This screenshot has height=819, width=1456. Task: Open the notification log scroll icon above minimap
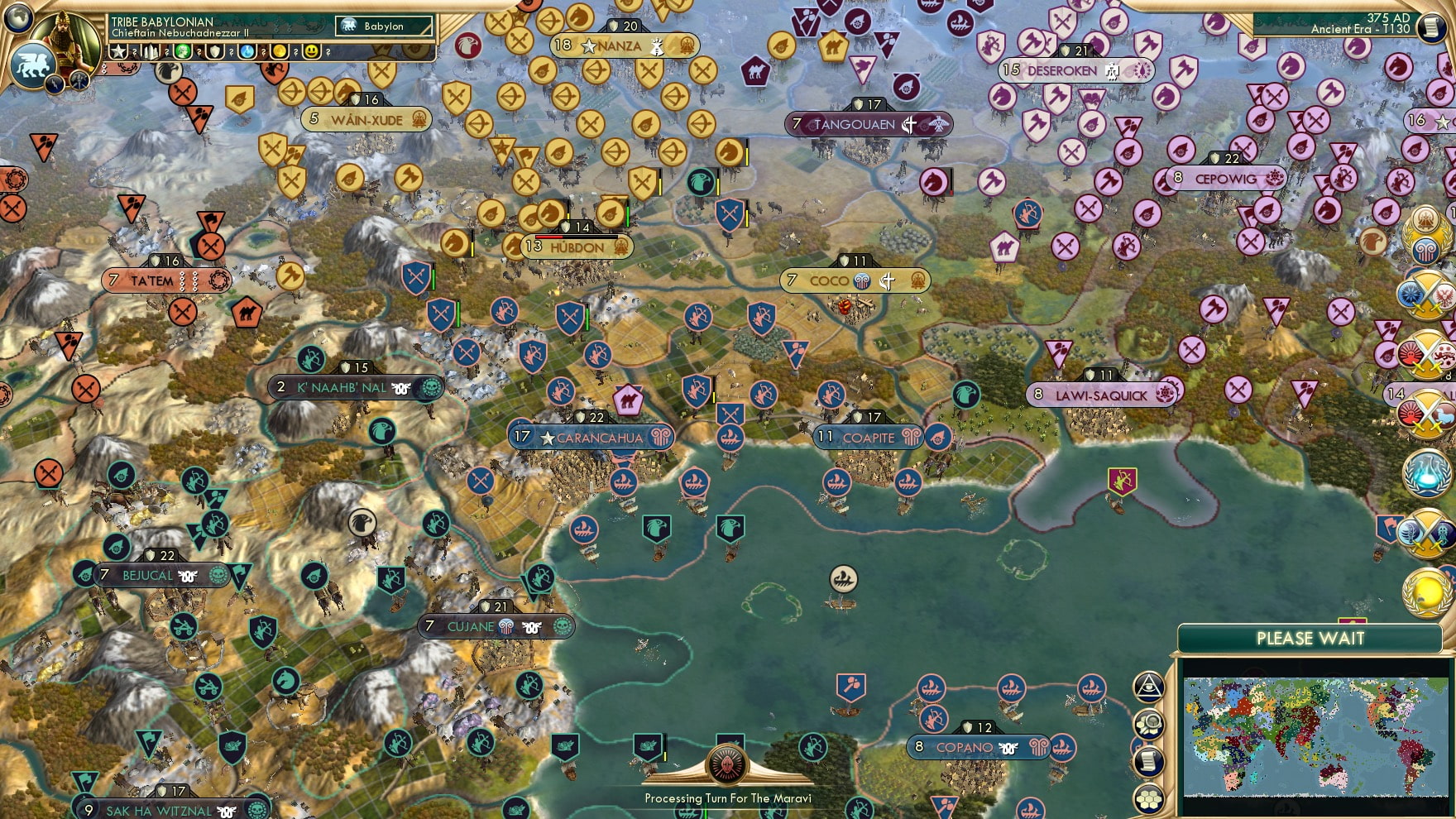(1148, 760)
